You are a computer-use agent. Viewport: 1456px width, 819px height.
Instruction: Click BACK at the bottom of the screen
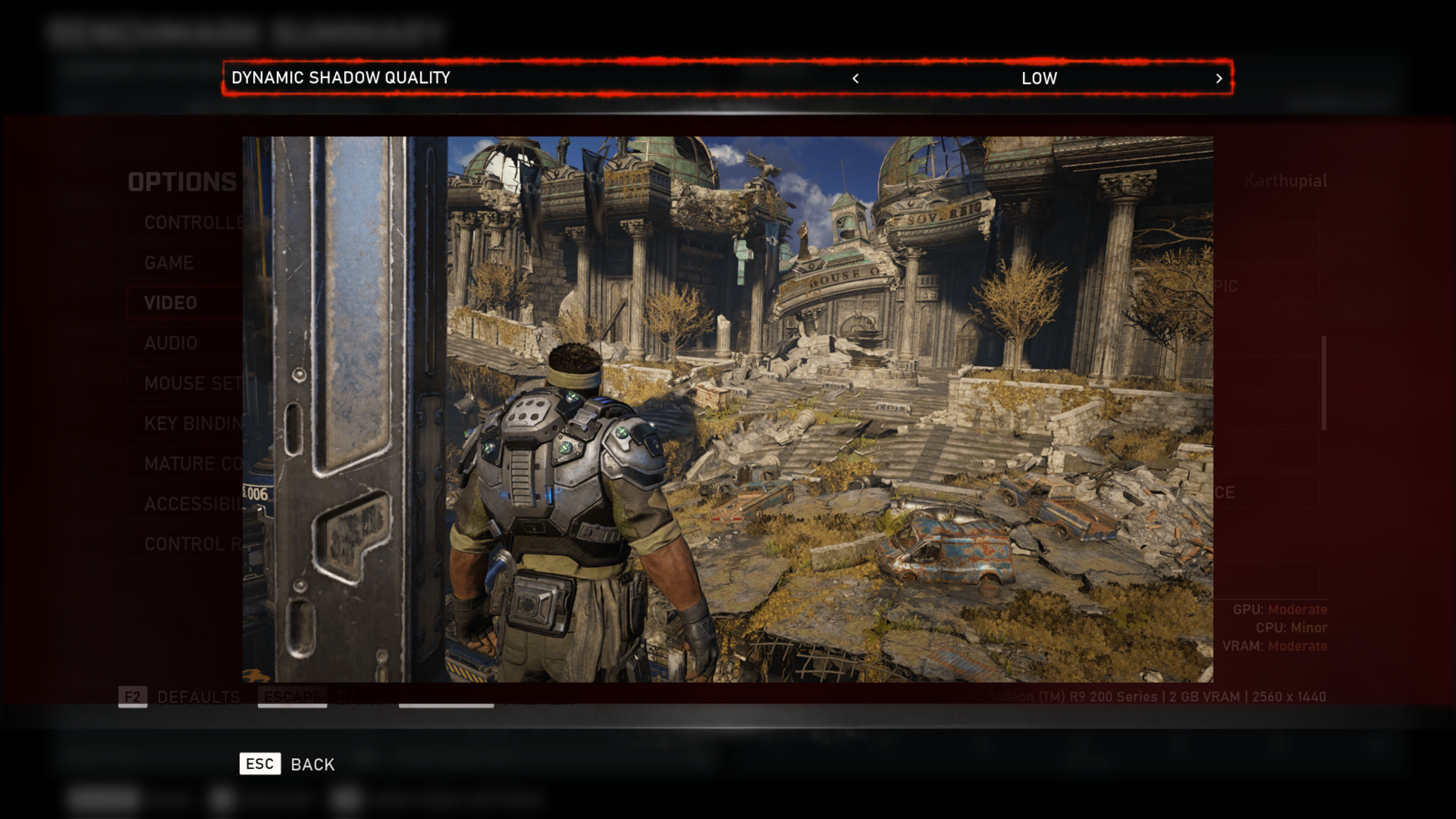(312, 764)
